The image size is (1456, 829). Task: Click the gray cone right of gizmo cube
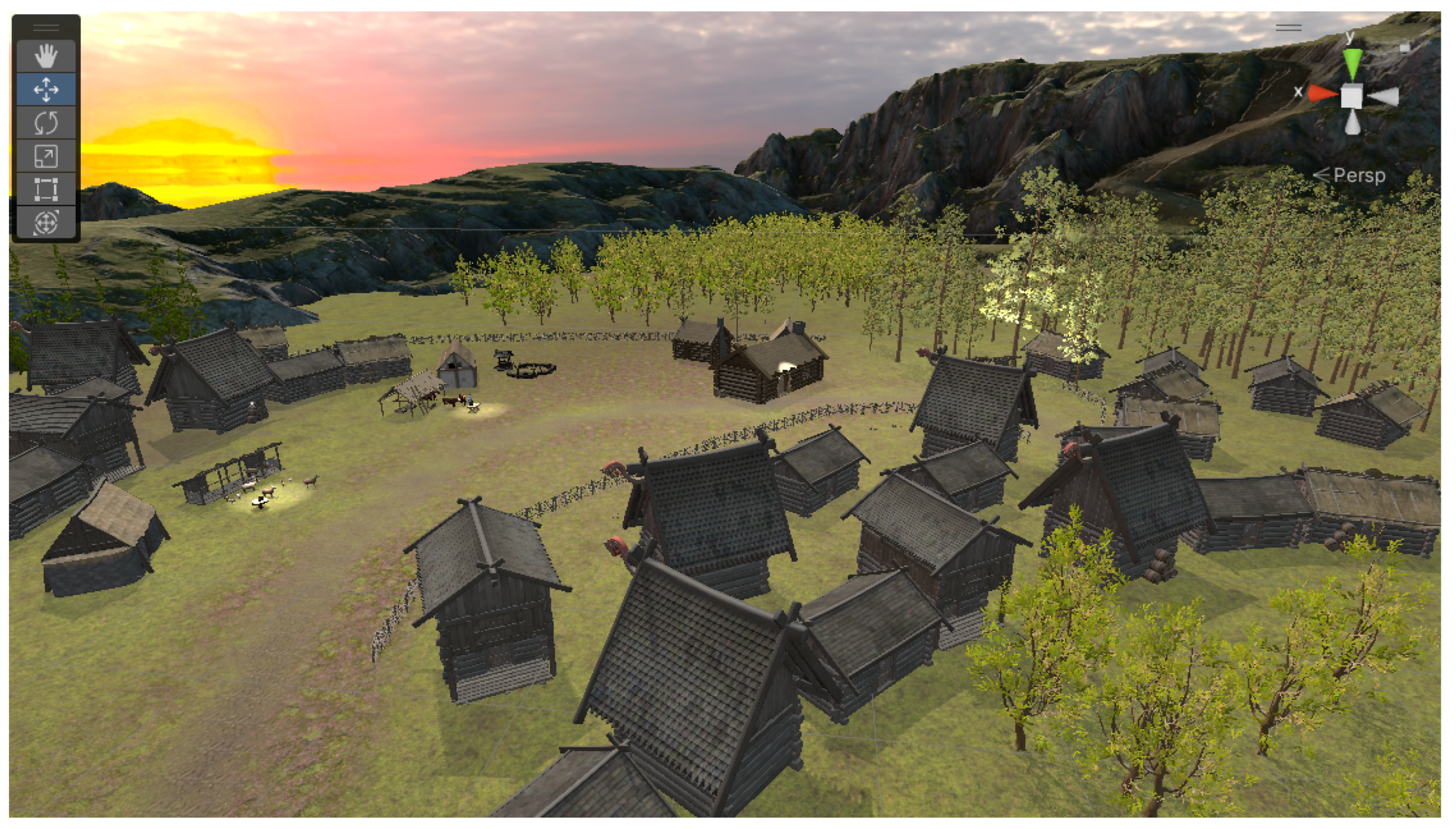click(x=1384, y=97)
